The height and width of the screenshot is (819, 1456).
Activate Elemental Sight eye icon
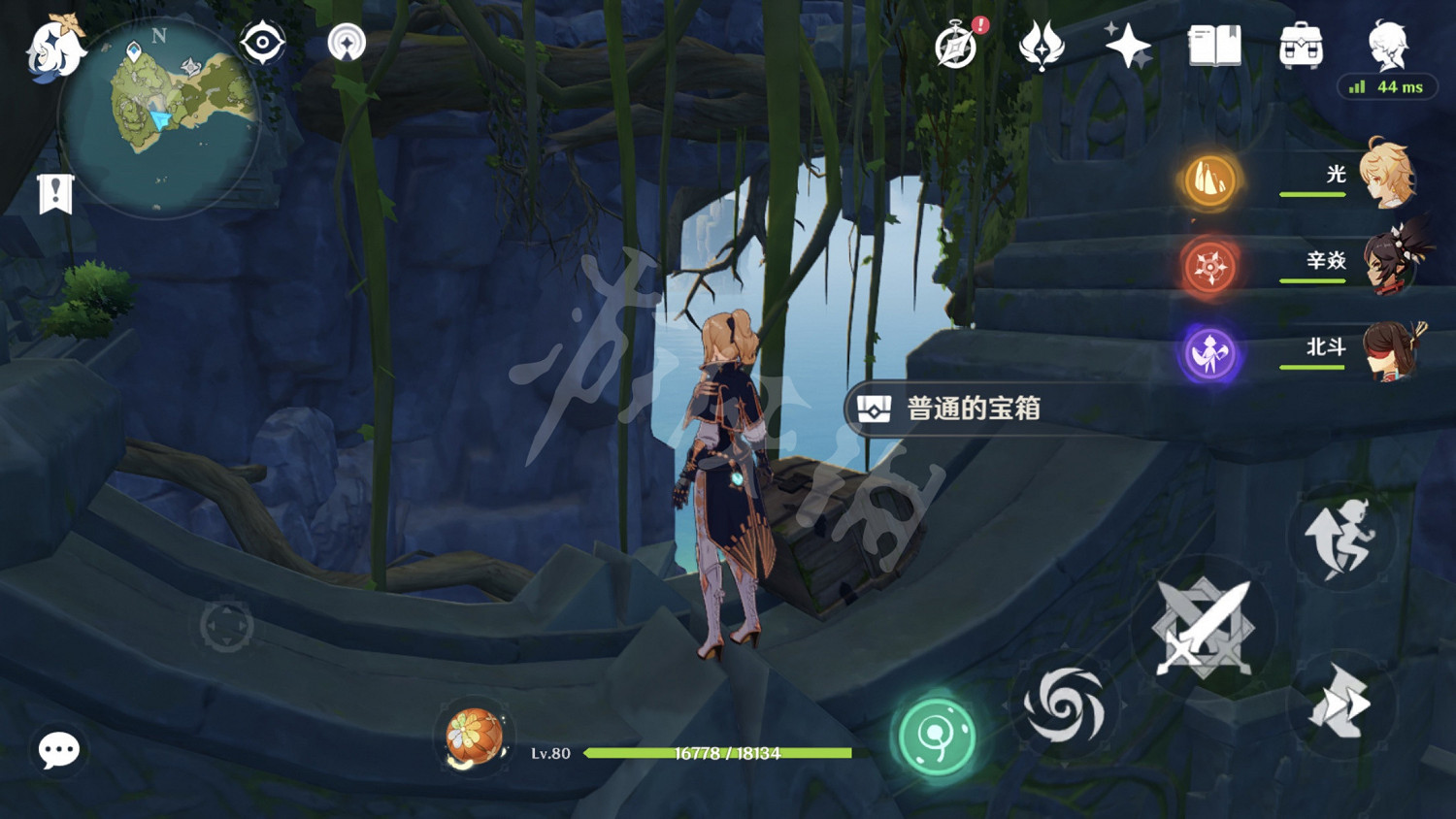pyautogui.click(x=260, y=43)
